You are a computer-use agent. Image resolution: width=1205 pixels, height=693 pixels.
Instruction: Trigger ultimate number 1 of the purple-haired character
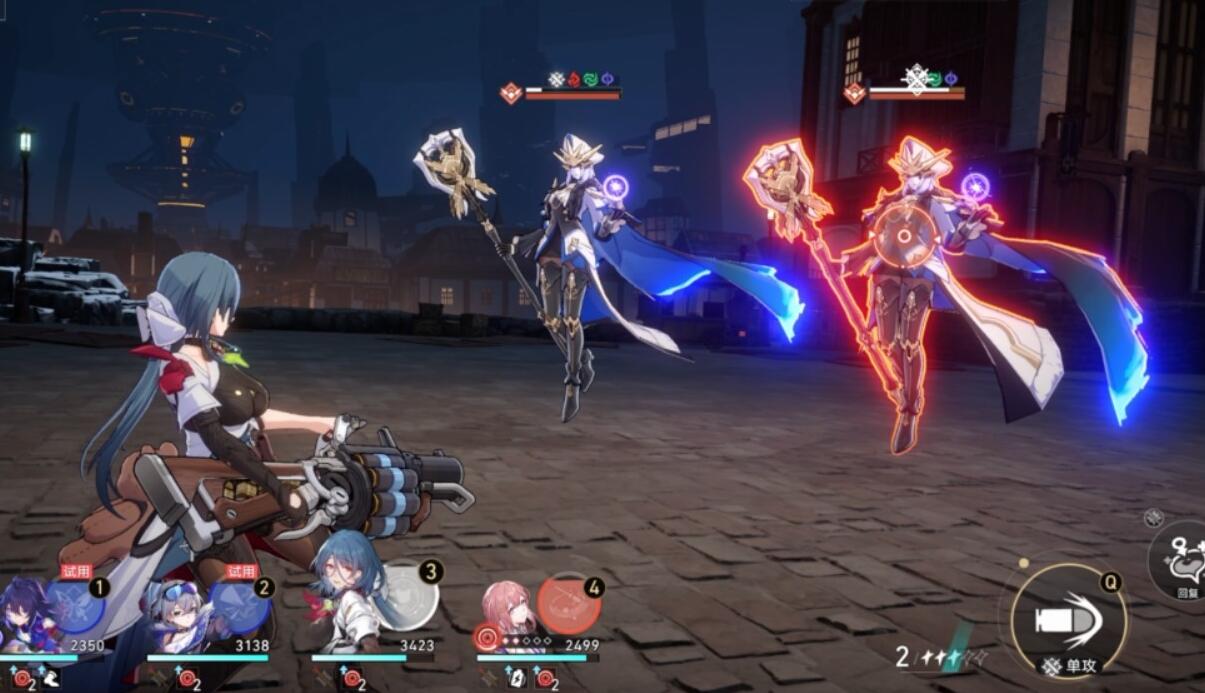[76, 605]
